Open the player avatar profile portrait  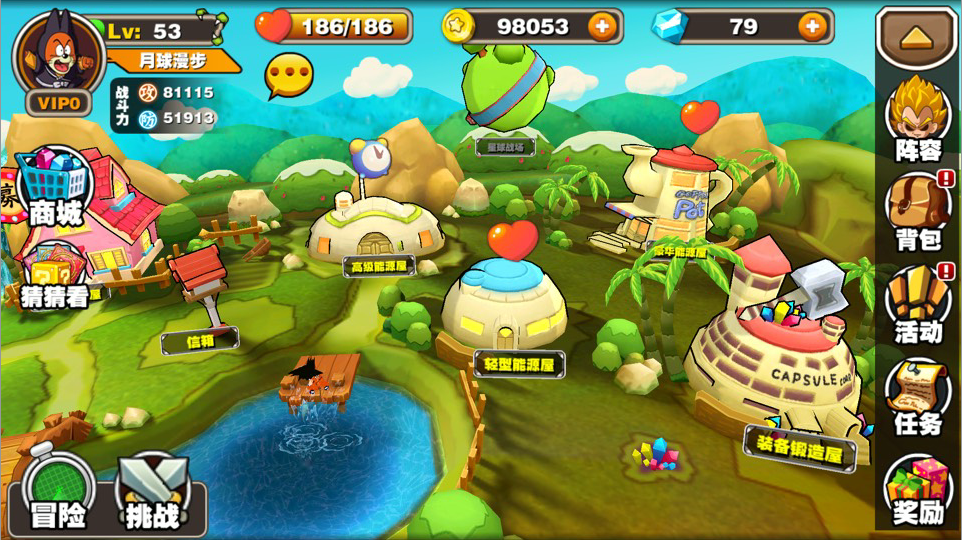tap(58, 55)
